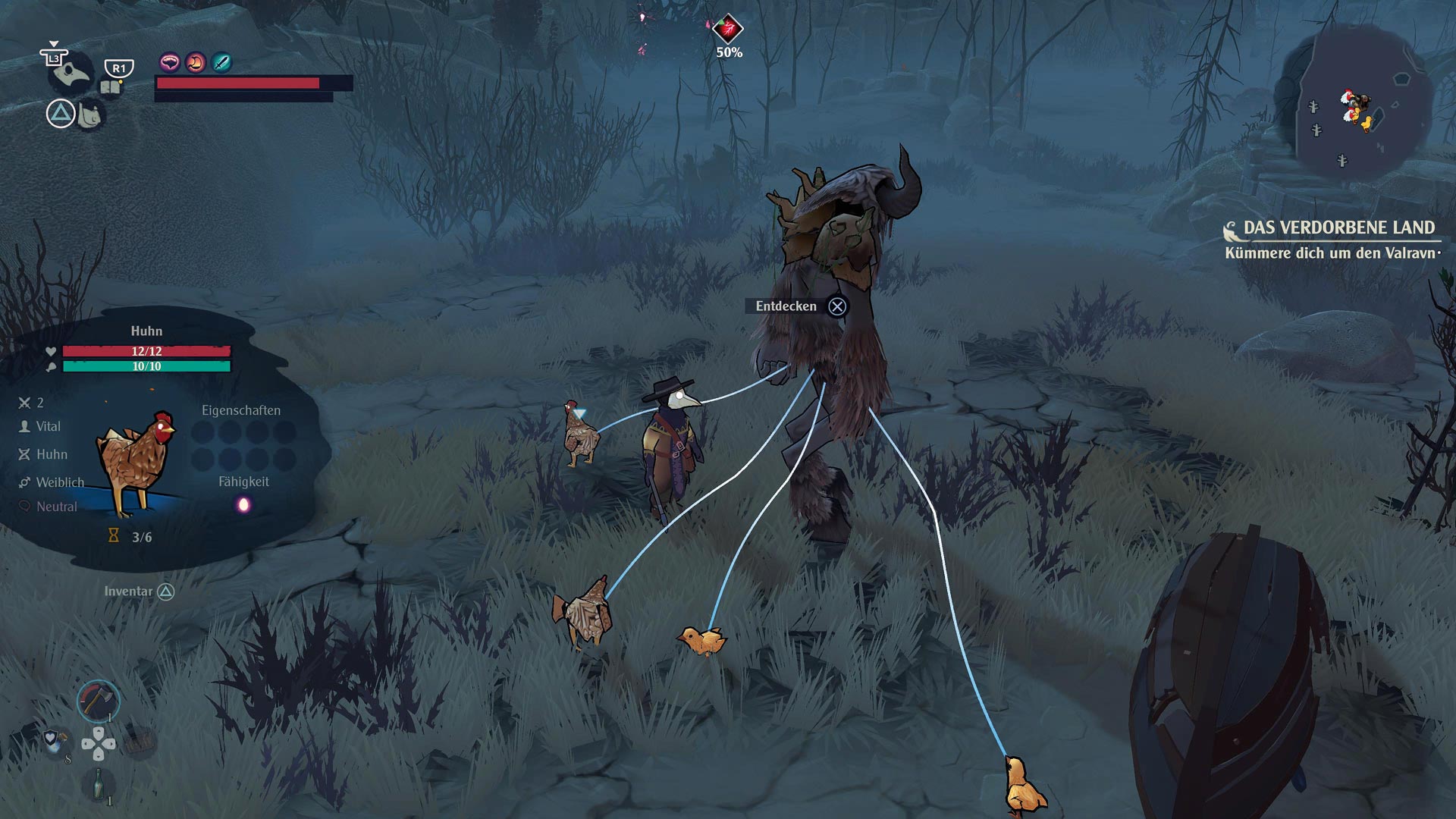
Task: Select the plague doctor mask portrait
Action: 70,74
